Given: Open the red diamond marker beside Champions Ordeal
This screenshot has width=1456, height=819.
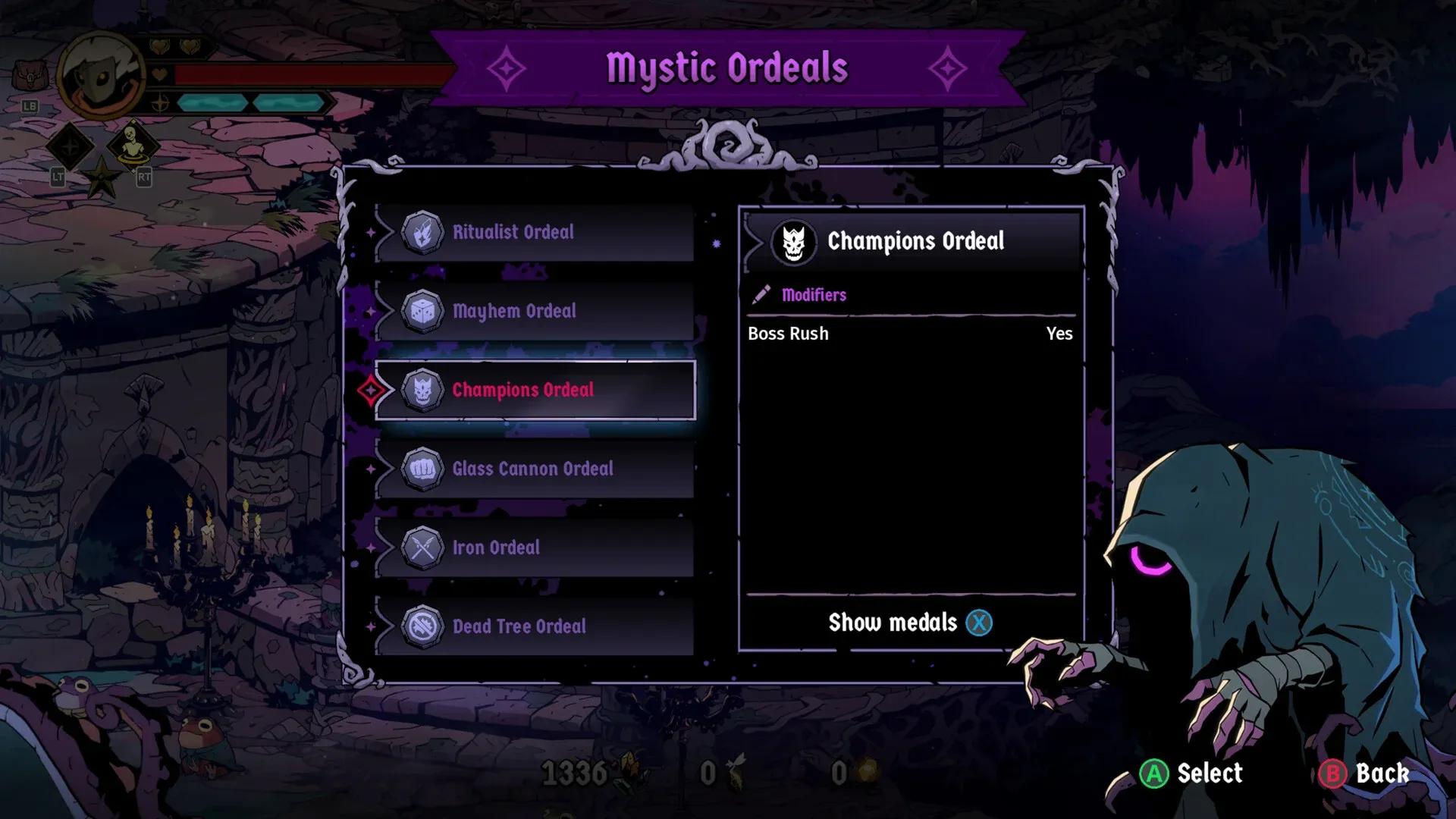Looking at the screenshot, I should (x=372, y=390).
